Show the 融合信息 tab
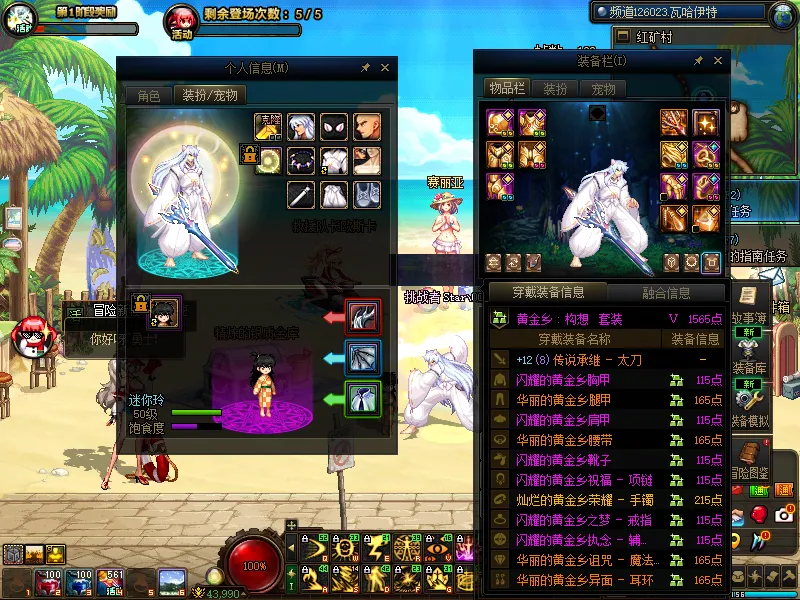 pos(664,293)
